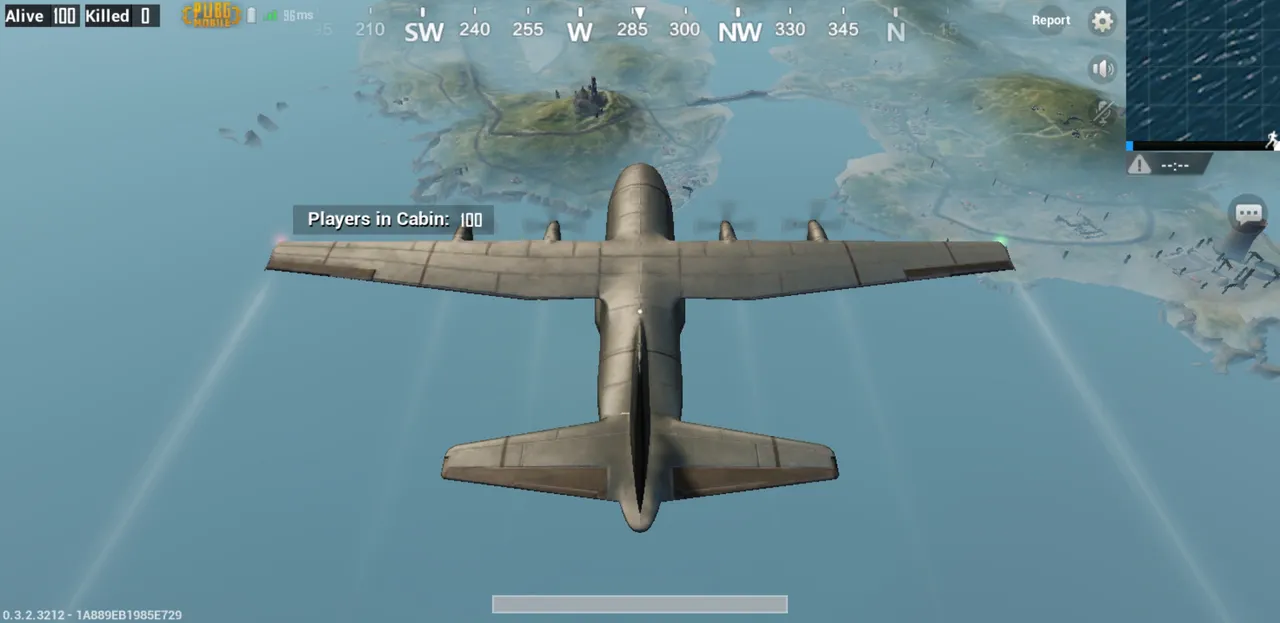
Task: Open the gear settings menu
Action: click(1102, 21)
